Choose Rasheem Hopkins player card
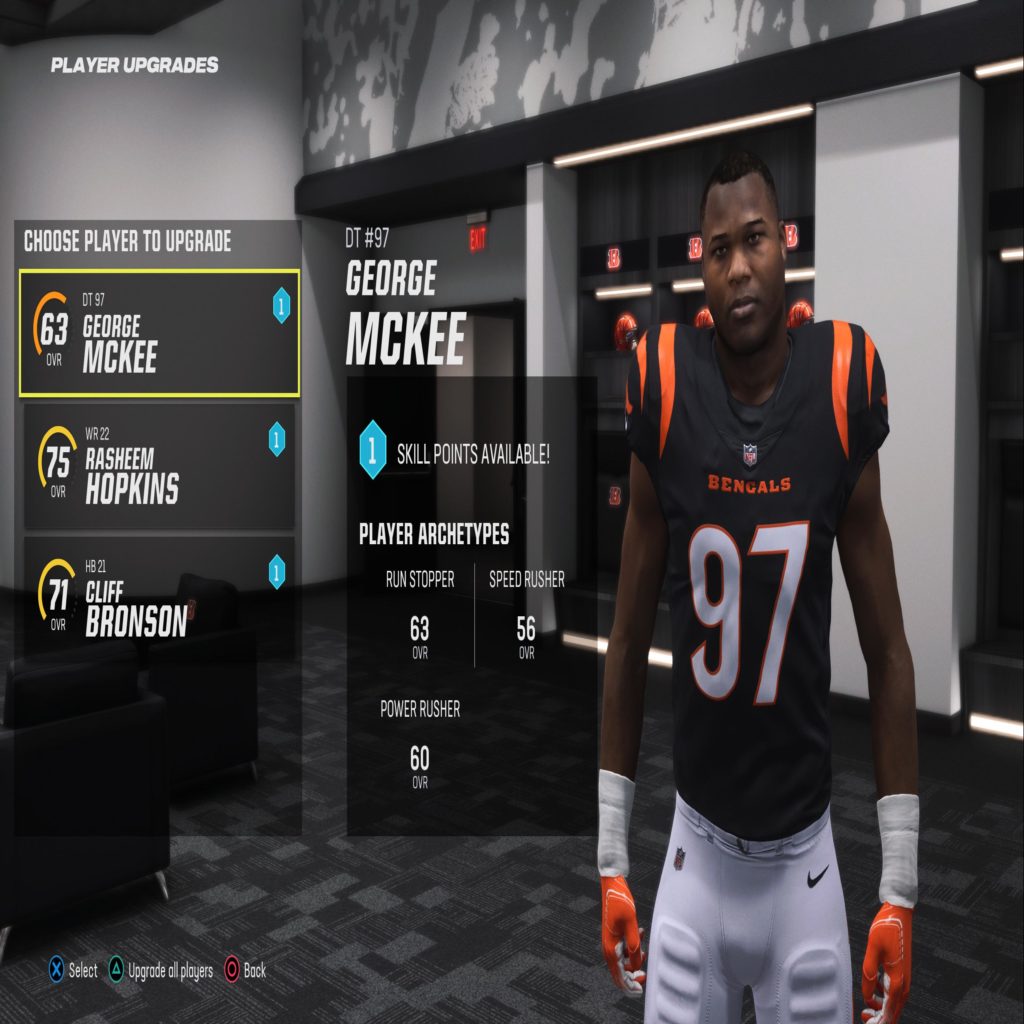The image size is (1024, 1024). [160, 466]
